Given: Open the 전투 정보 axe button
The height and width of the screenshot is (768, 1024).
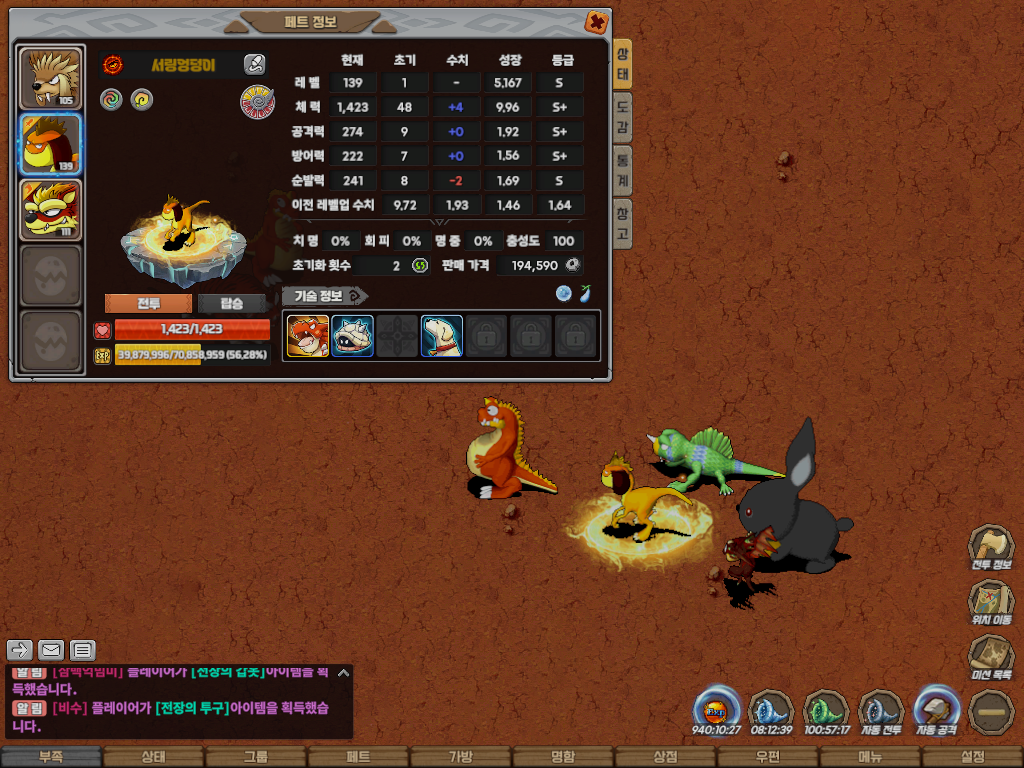Looking at the screenshot, I should coord(990,547).
